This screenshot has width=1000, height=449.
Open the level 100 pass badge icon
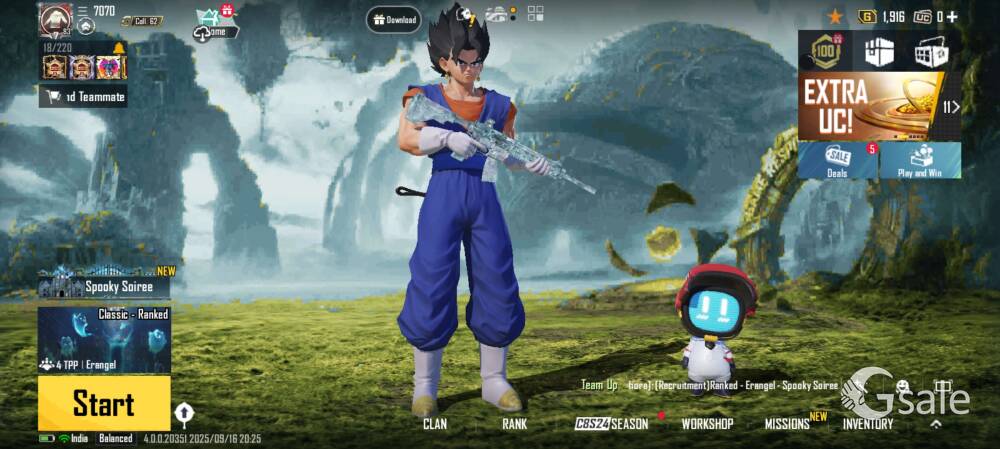(x=827, y=51)
